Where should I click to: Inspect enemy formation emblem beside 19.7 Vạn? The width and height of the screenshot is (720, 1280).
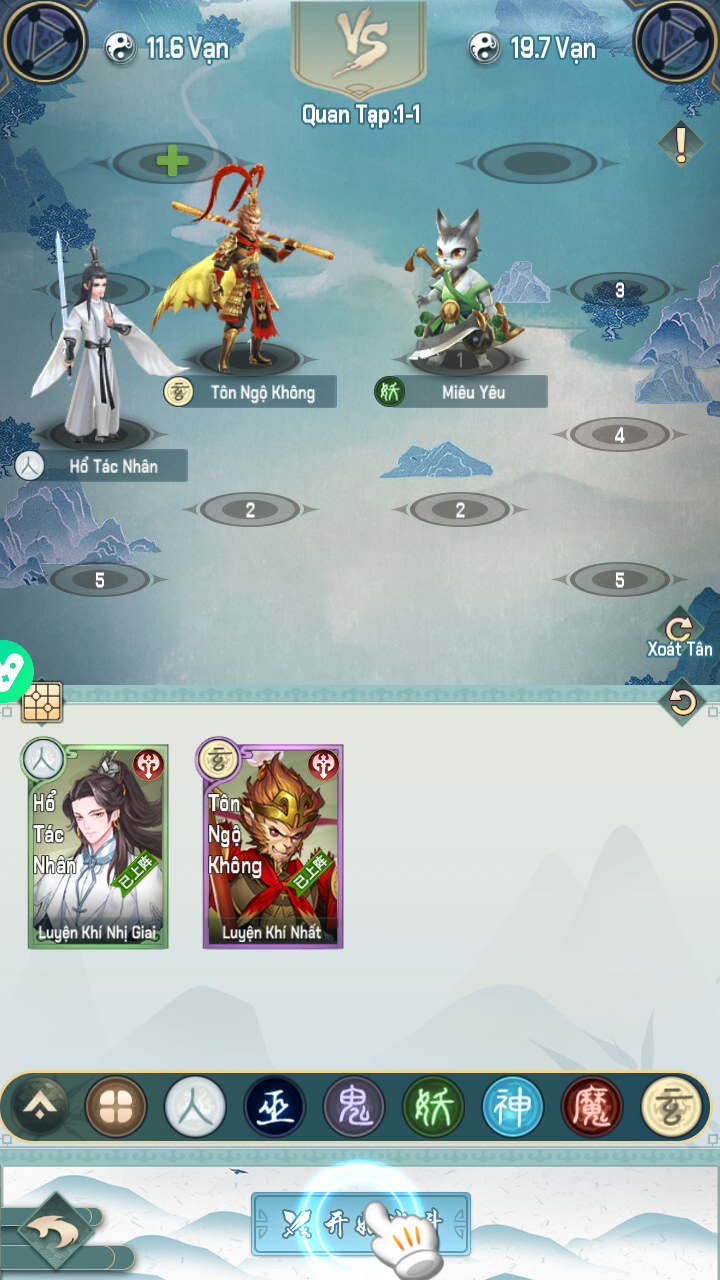click(x=676, y=42)
